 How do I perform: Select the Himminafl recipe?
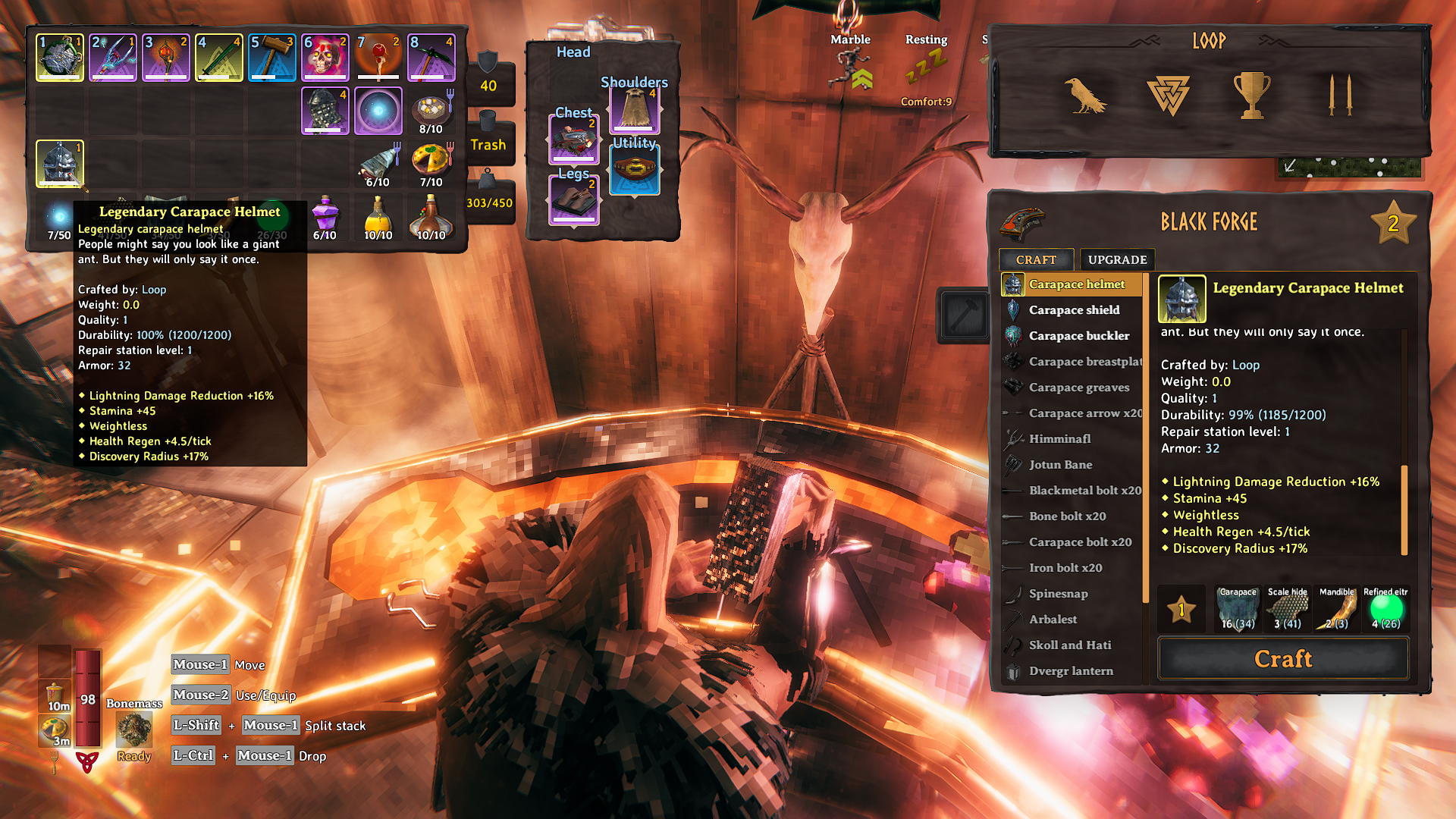coord(1059,438)
